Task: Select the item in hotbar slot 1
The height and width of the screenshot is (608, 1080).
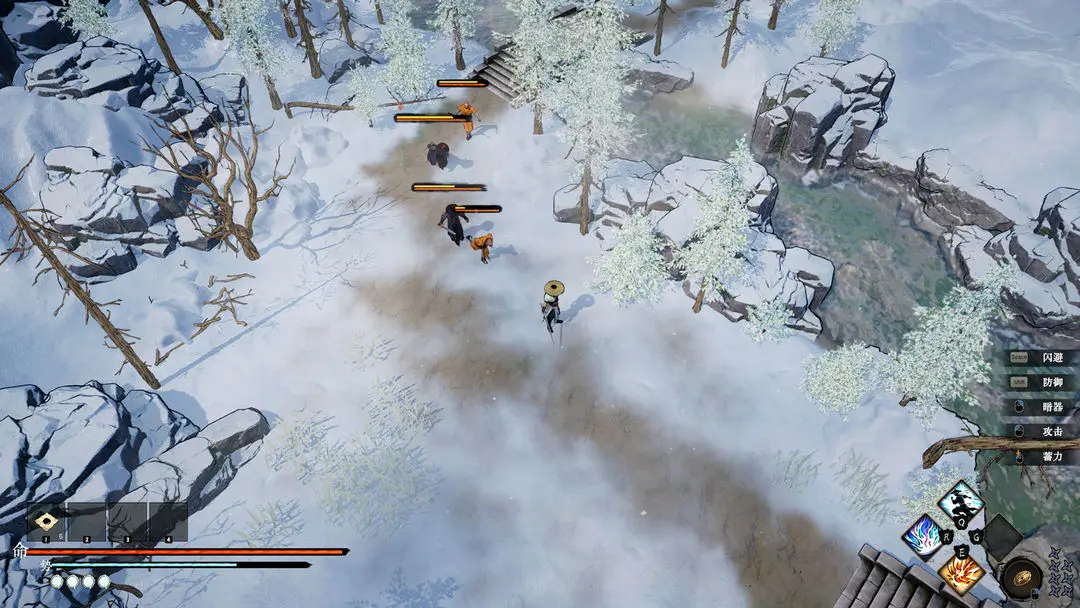Action: 46,522
